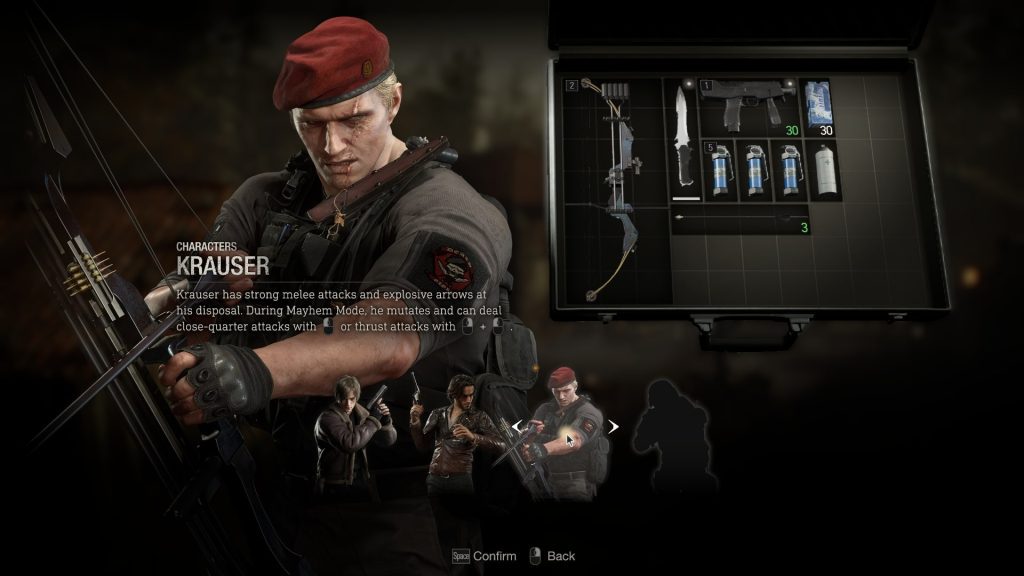Click the left arrow beside Krauser
1024x576 pixels.
517,427
